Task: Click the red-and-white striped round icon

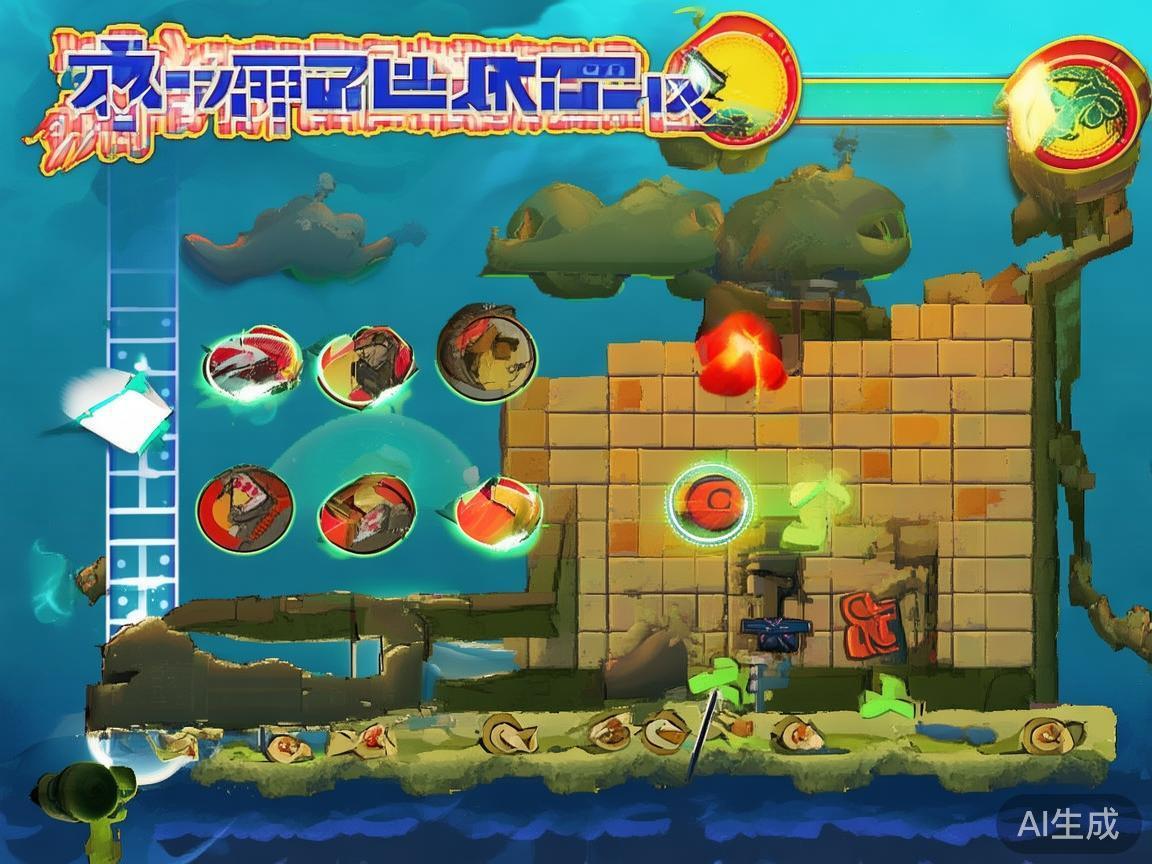Action: click(x=252, y=362)
